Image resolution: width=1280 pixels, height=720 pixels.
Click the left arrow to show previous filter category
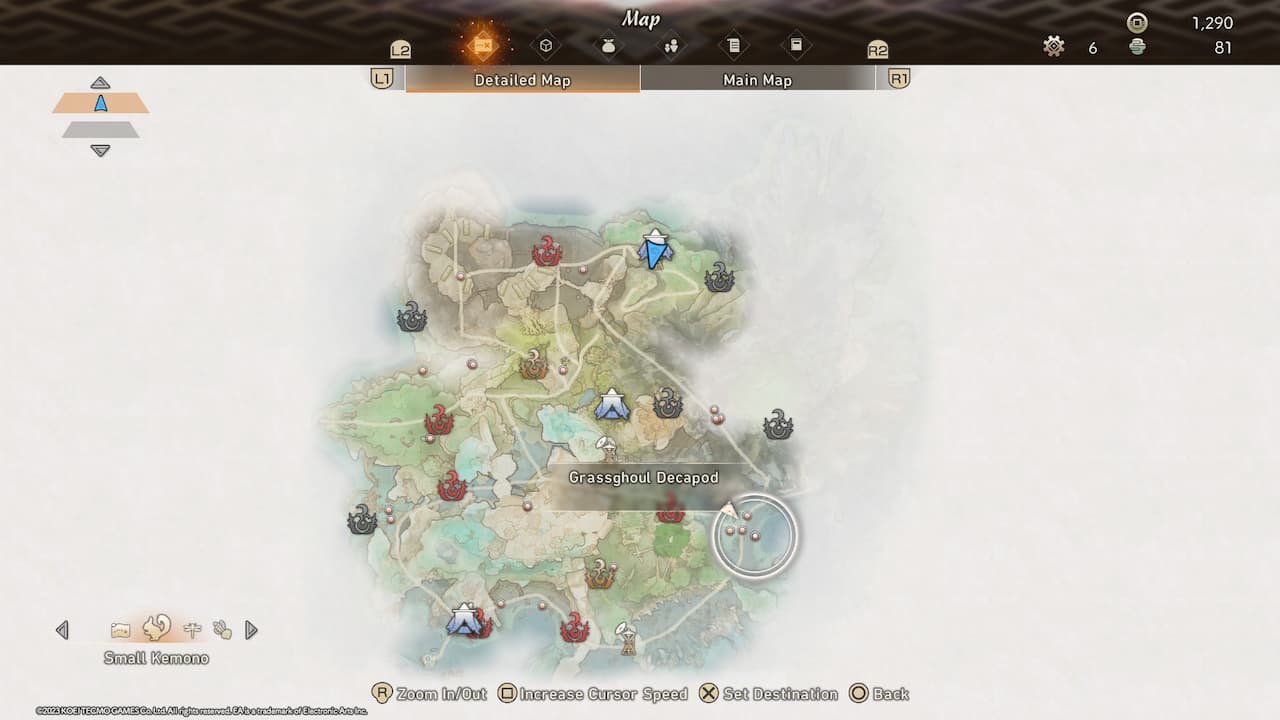click(62, 629)
